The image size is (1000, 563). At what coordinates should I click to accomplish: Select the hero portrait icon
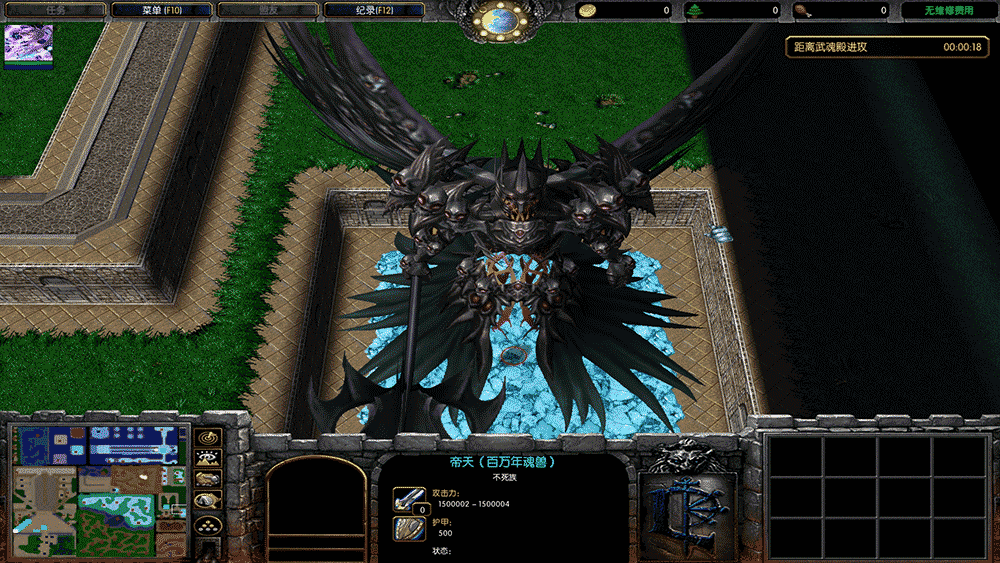[29, 46]
